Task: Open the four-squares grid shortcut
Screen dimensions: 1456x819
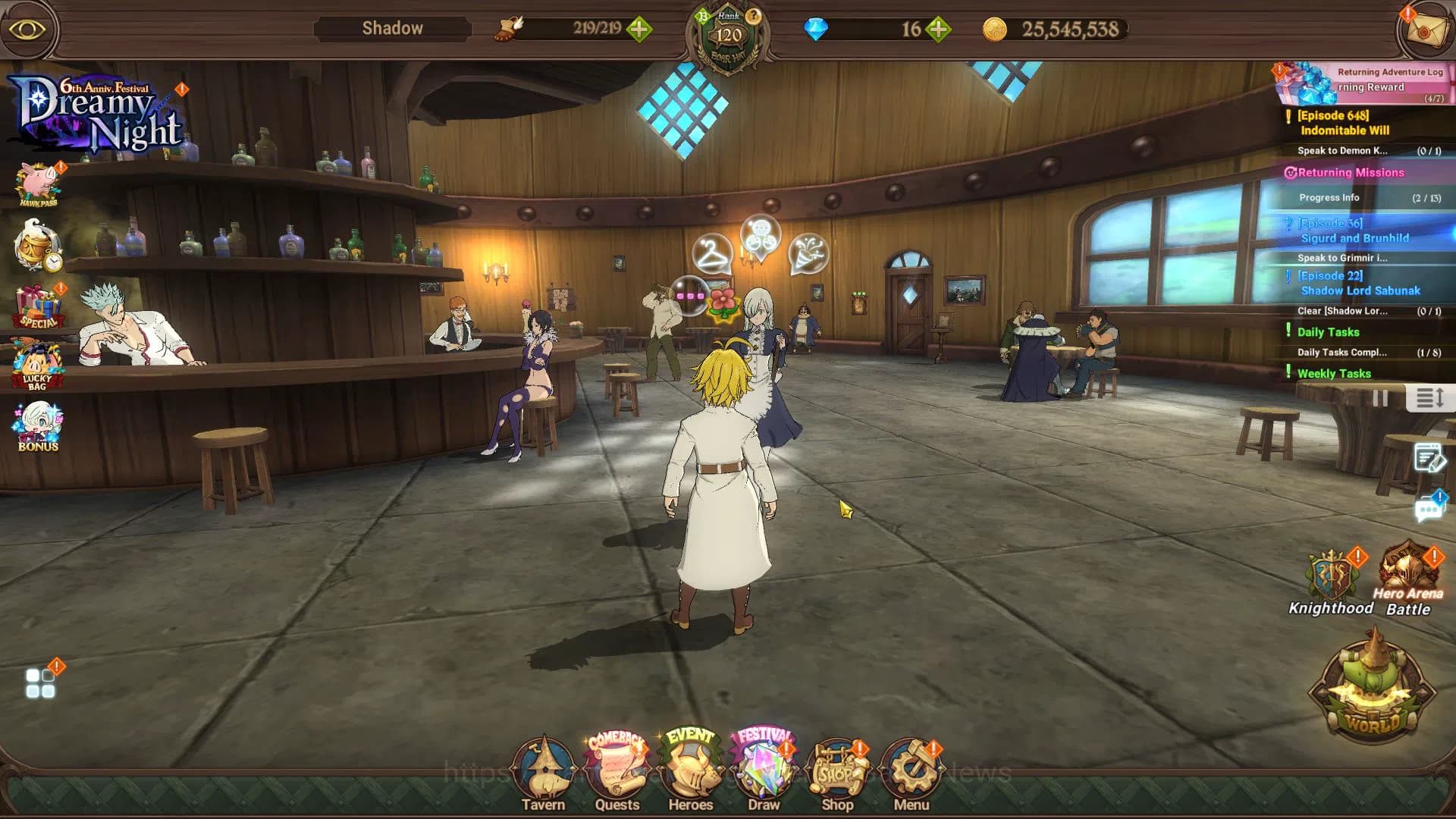Action: pos(40,683)
